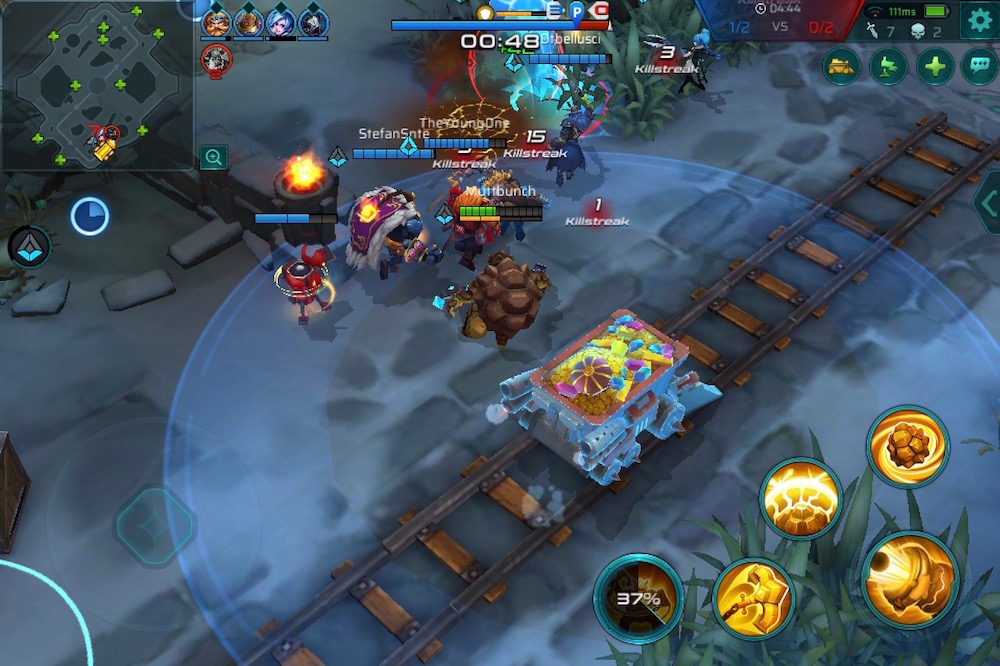The height and width of the screenshot is (666, 1000).
Task: Tap the ultimate ability charging at 37%
Action: (638, 598)
